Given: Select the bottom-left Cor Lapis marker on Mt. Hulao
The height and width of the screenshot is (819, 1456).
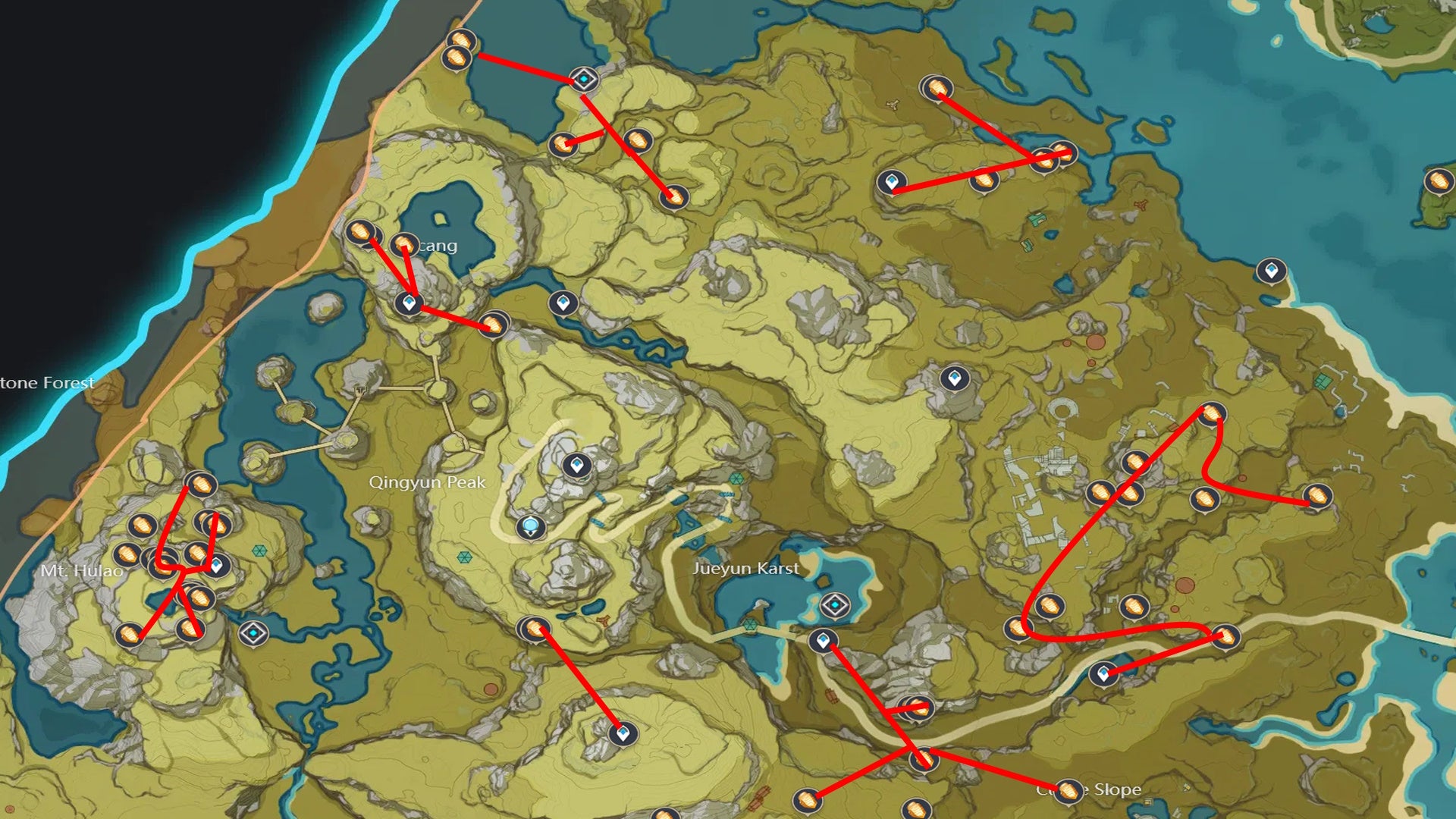Looking at the screenshot, I should point(130,633).
